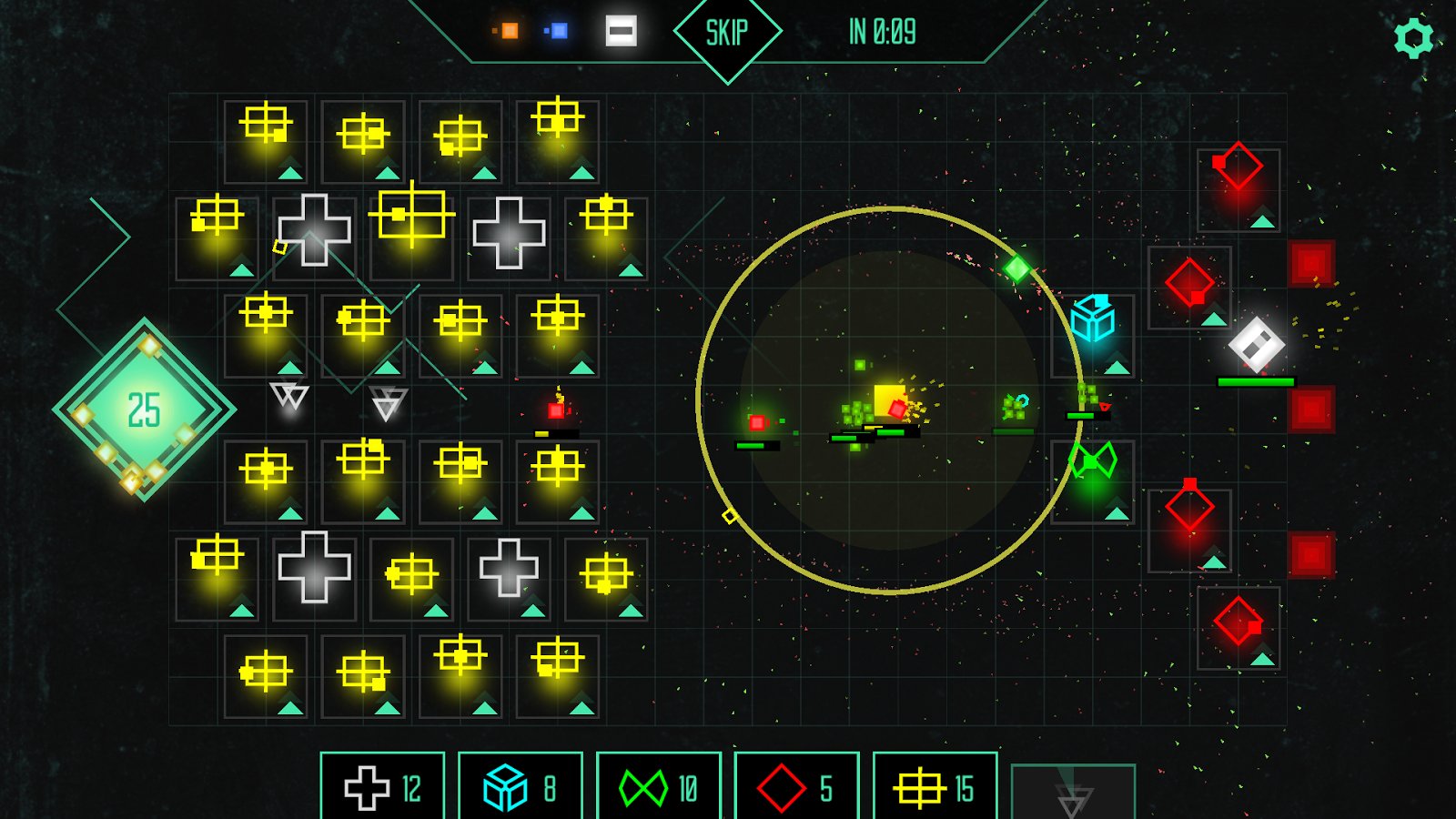The image size is (1456, 819).
Task: Open the settings gear
Action: tap(1413, 38)
